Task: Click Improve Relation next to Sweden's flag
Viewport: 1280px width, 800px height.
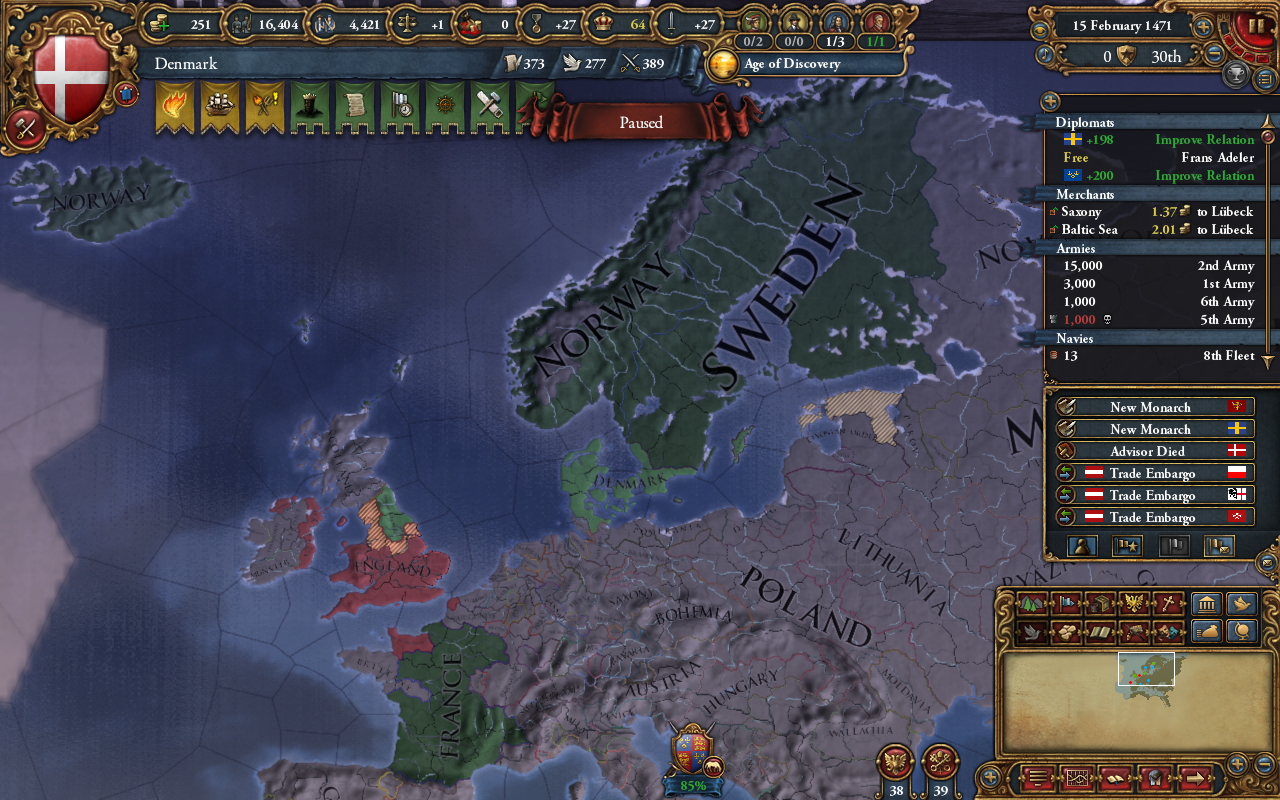Action: [1204, 139]
